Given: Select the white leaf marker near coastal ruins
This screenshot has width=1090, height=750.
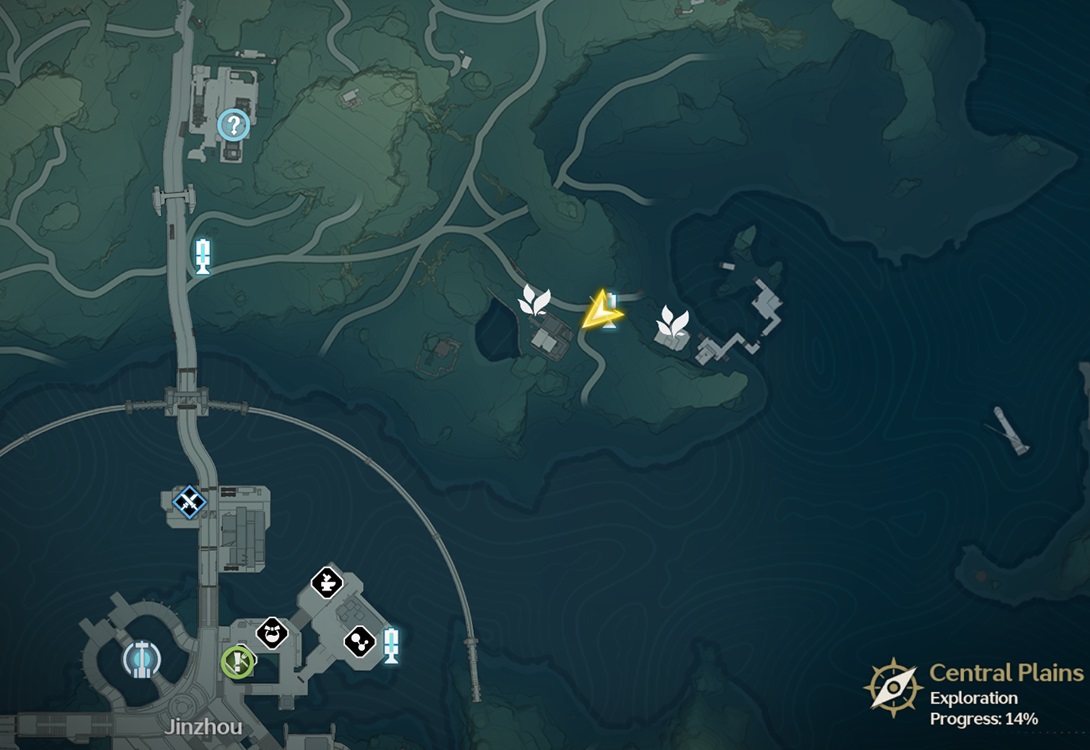Looking at the screenshot, I should coord(672,323).
